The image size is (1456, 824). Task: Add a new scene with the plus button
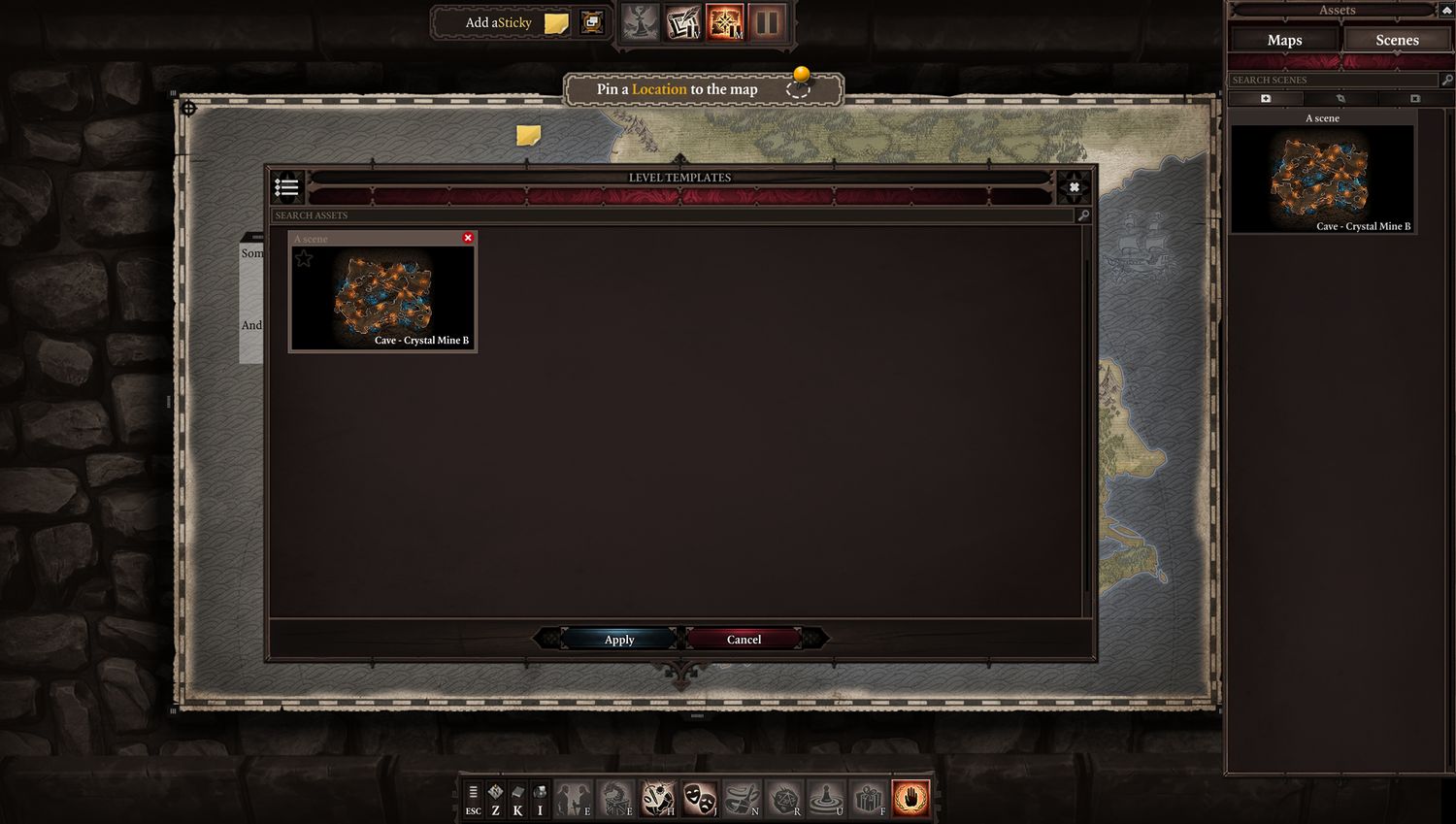click(1266, 99)
